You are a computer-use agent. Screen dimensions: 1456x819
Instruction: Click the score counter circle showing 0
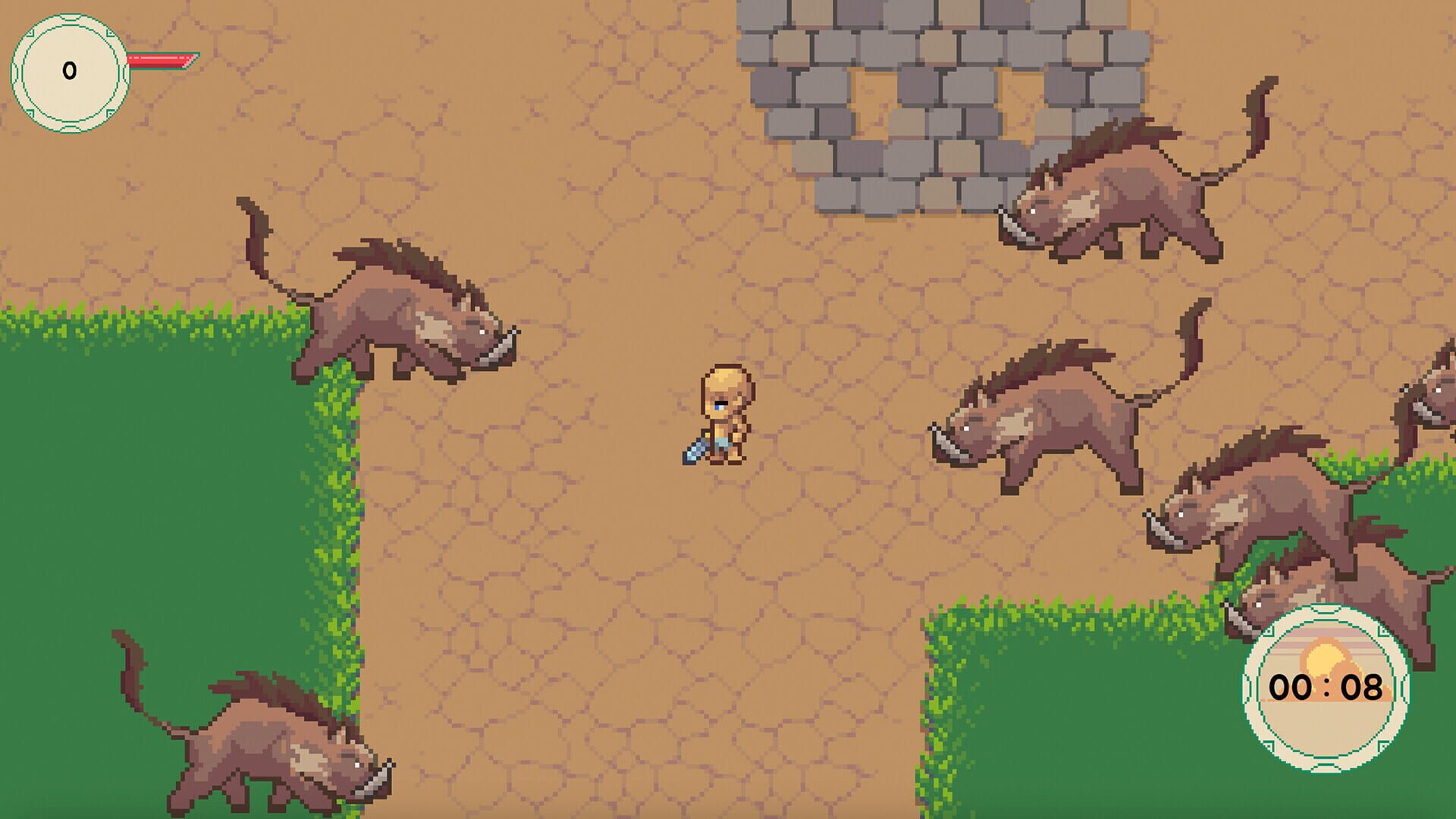point(70,70)
